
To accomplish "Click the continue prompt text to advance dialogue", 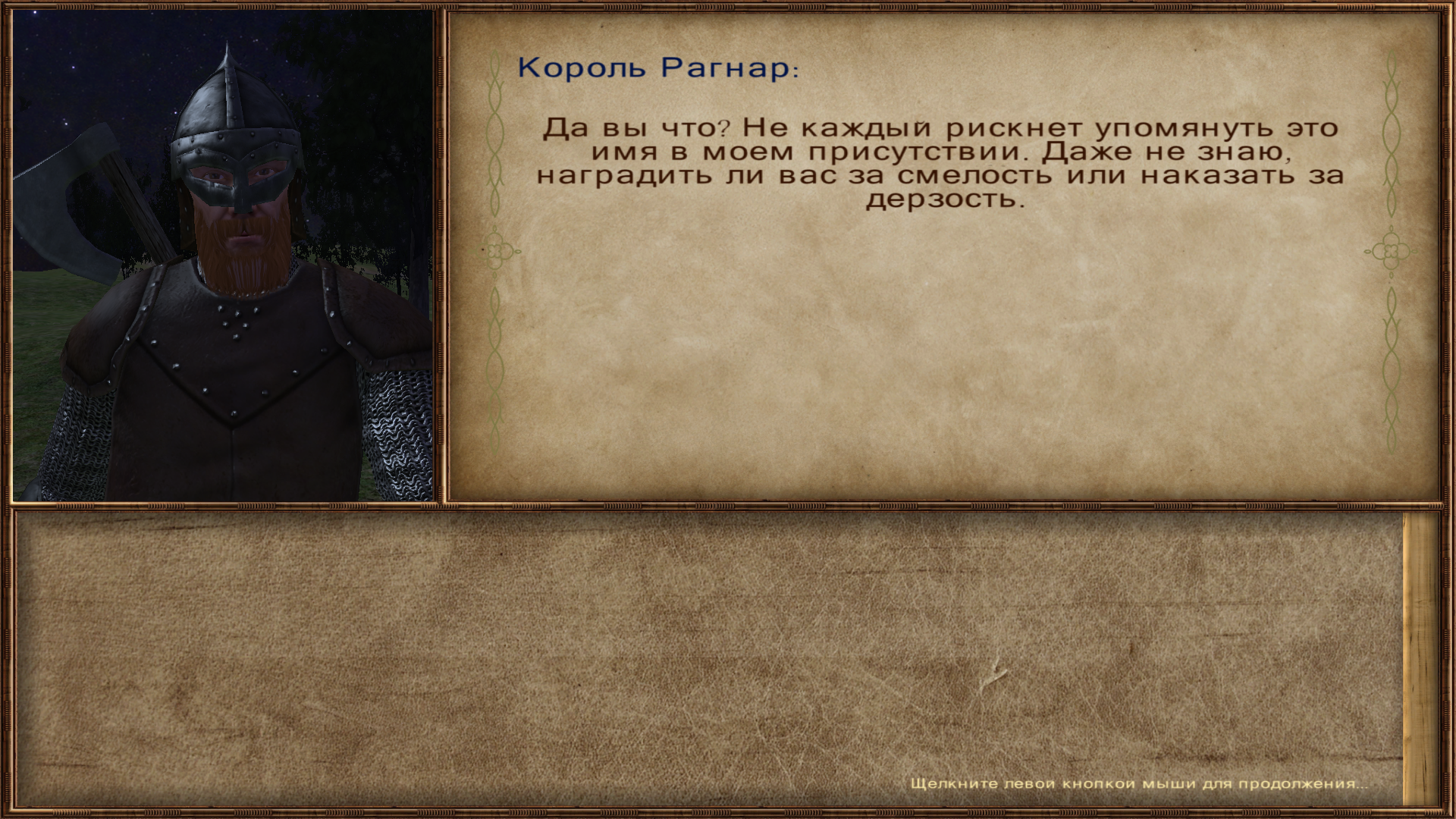I will (1139, 783).
